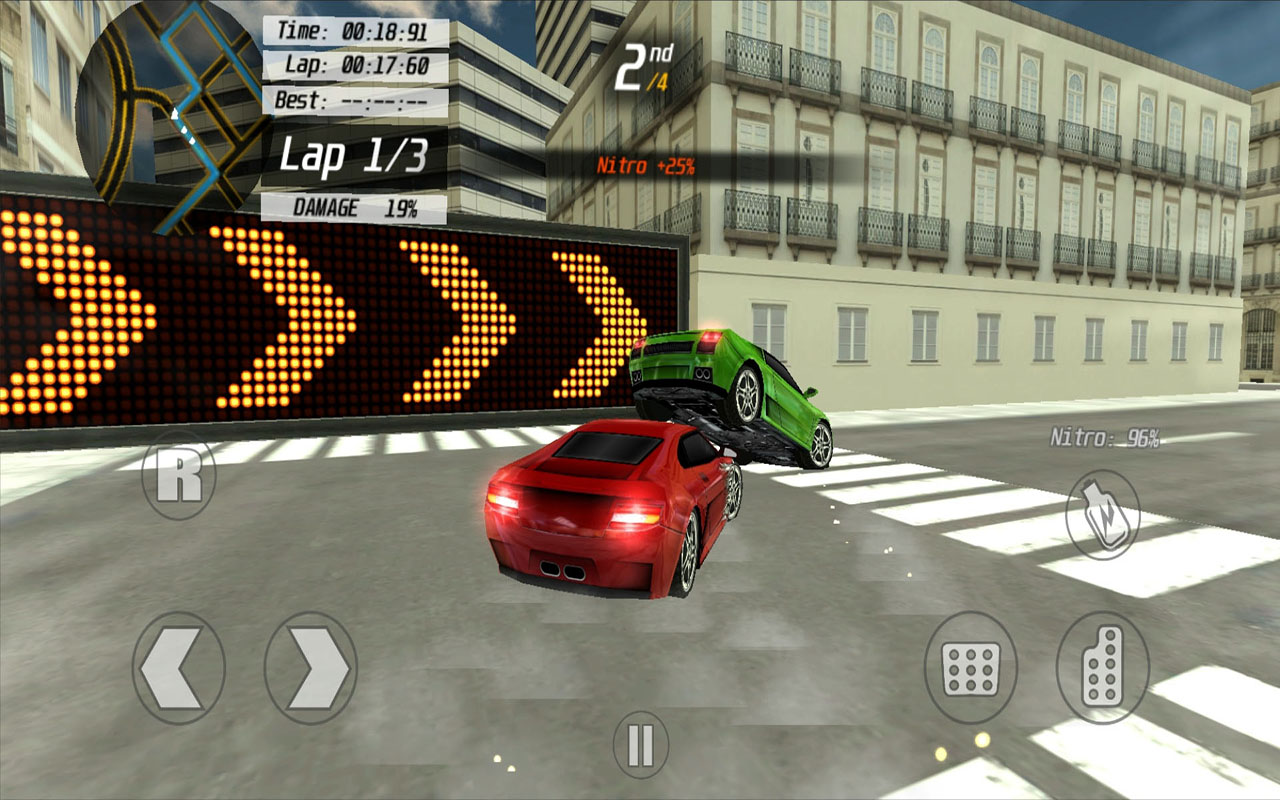Click the Nitro: 96% gauge text

[x=1105, y=437]
